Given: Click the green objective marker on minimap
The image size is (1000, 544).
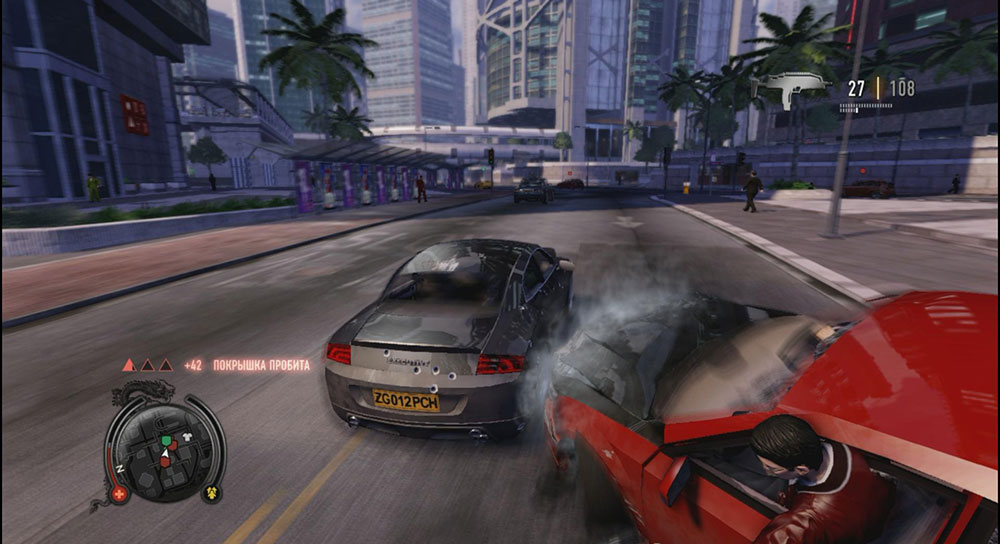Looking at the screenshot, I should 168,440.
